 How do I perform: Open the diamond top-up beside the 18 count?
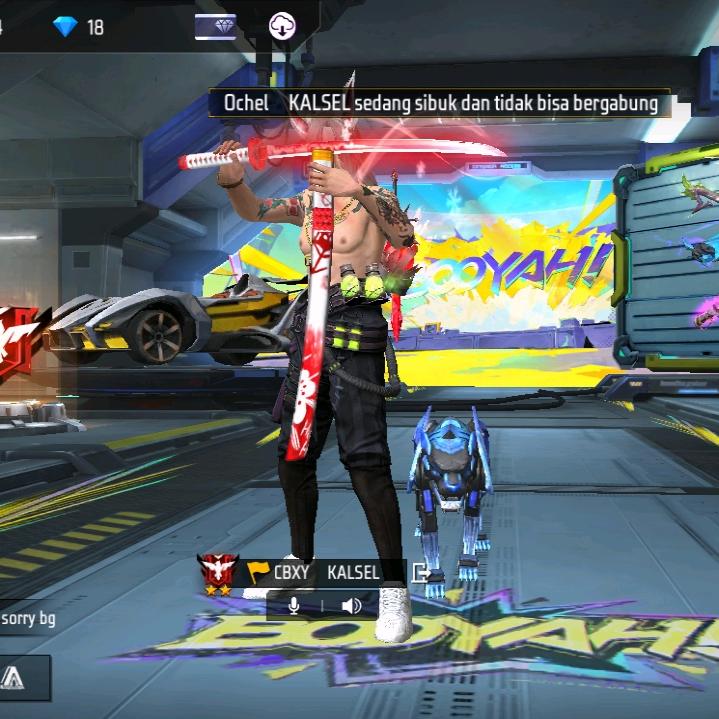(66, 27)
